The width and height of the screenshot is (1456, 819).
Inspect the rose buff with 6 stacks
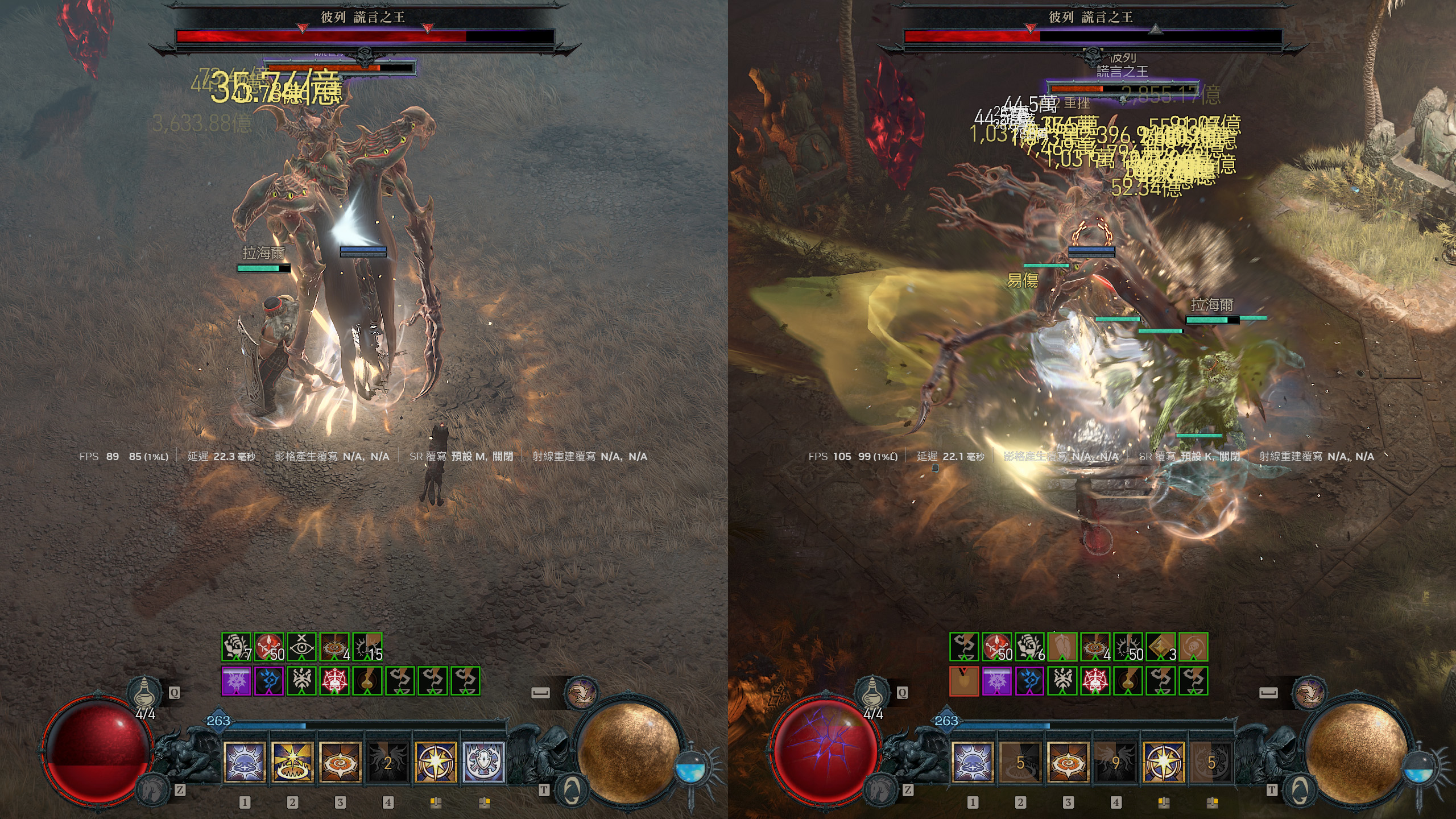[x=1030, y=647]
